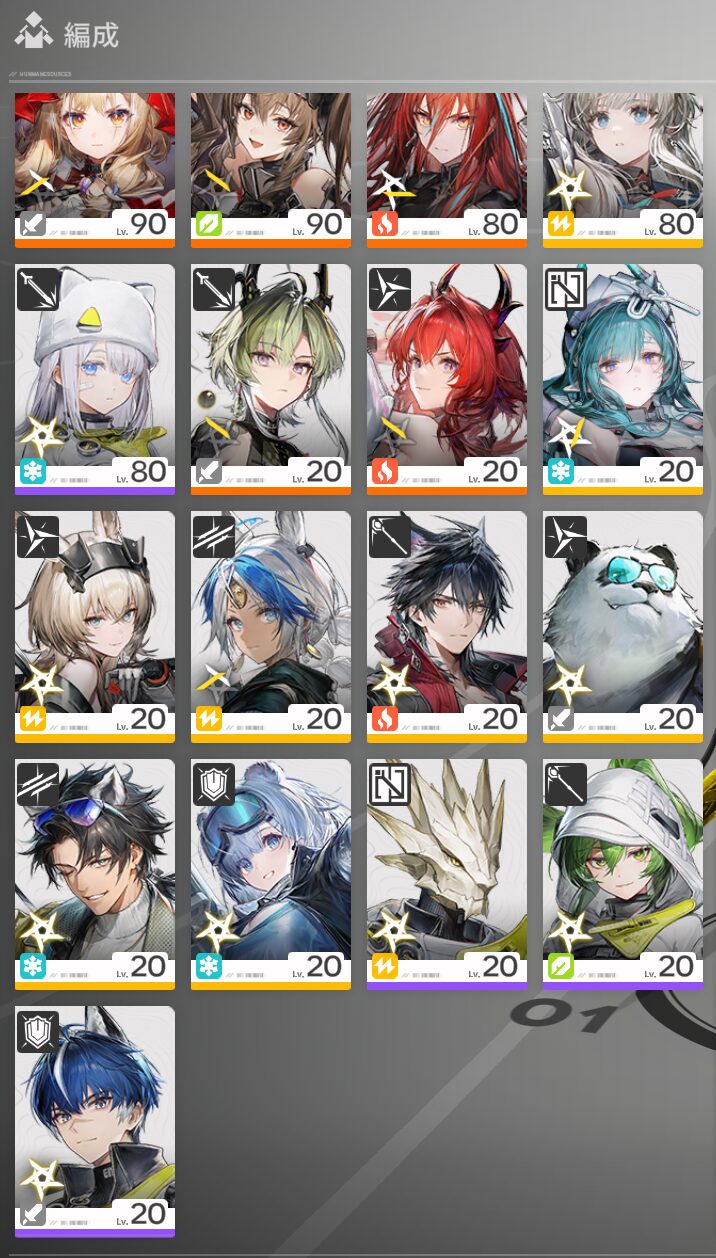Viewport: 716px width, 1258px height.
Task: Pick the black-haired man in red jacket
Action: click(447, 623)
